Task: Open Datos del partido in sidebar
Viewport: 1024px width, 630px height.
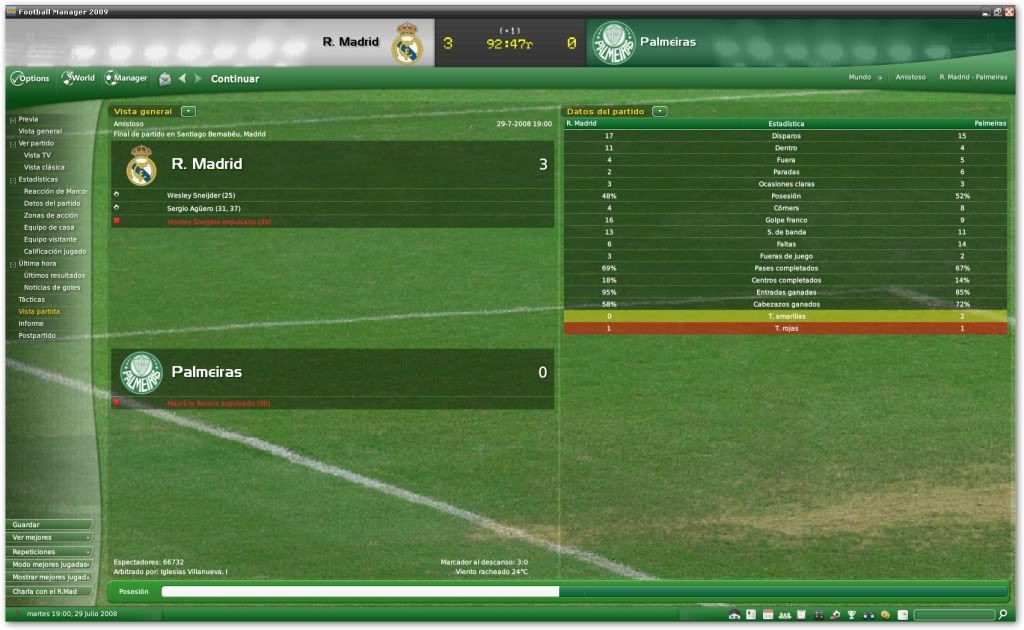Action: pos(52,203)
